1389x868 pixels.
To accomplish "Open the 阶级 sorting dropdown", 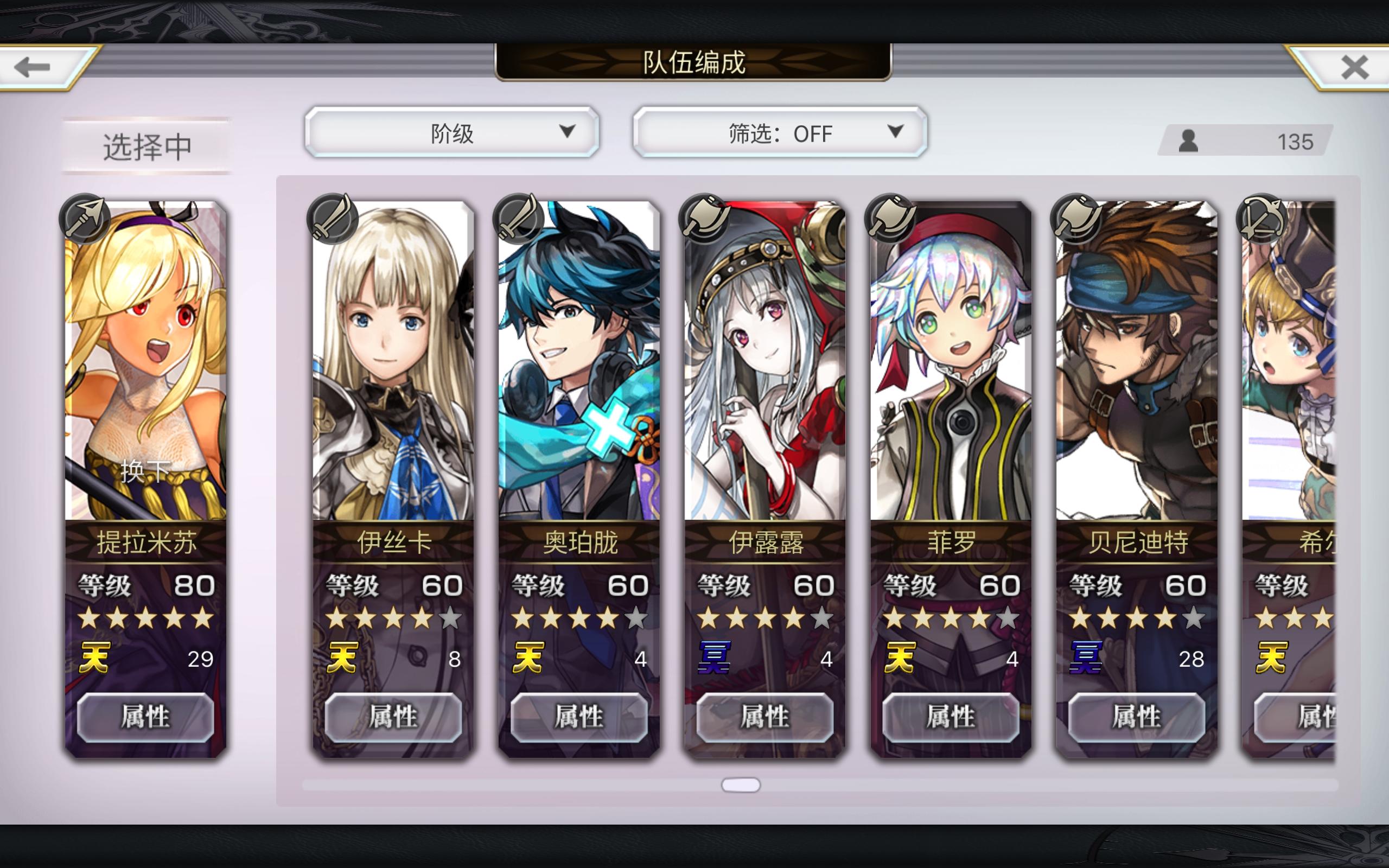I will tap(454, 133).
